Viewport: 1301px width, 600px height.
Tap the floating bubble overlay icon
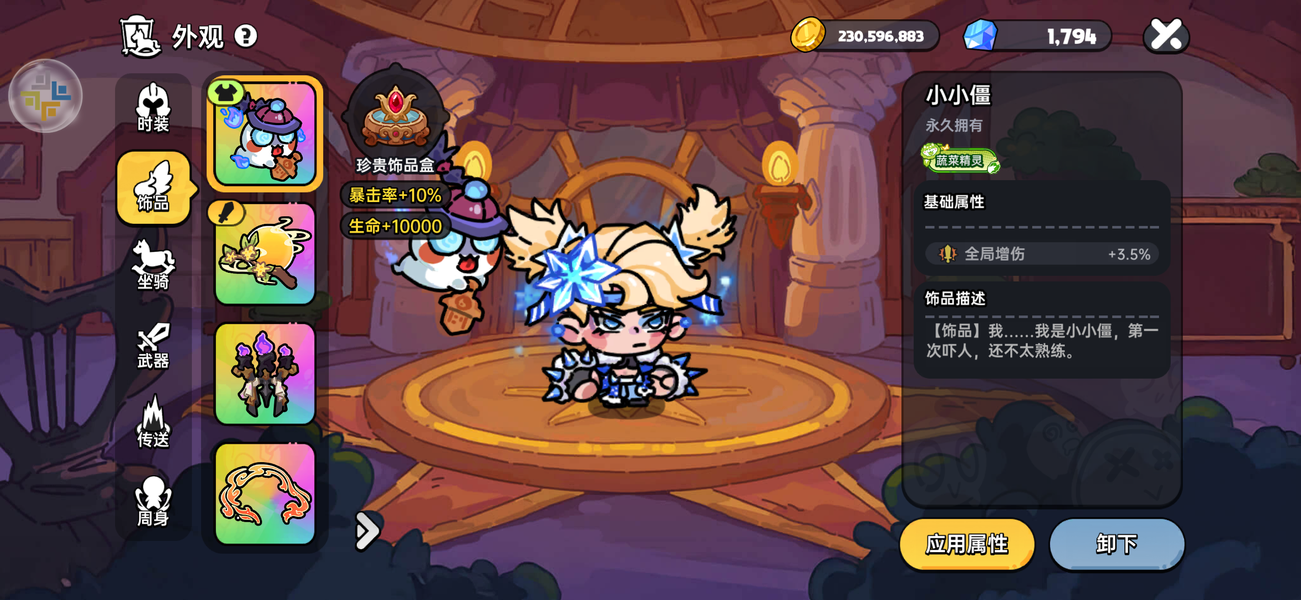(45, 96)
